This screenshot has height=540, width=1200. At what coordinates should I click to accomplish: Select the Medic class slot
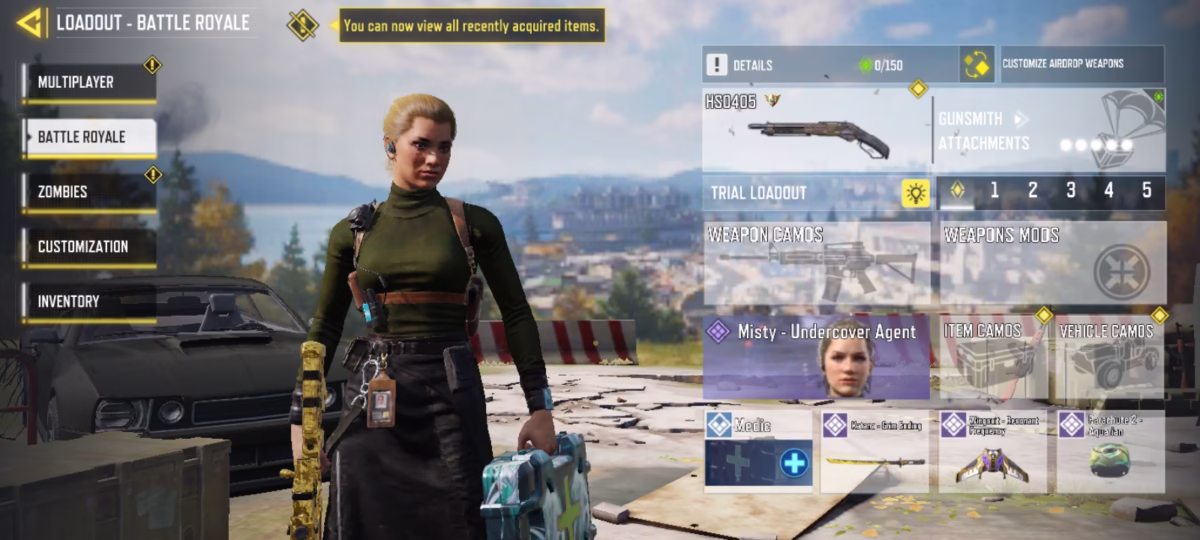pos(757,451)
